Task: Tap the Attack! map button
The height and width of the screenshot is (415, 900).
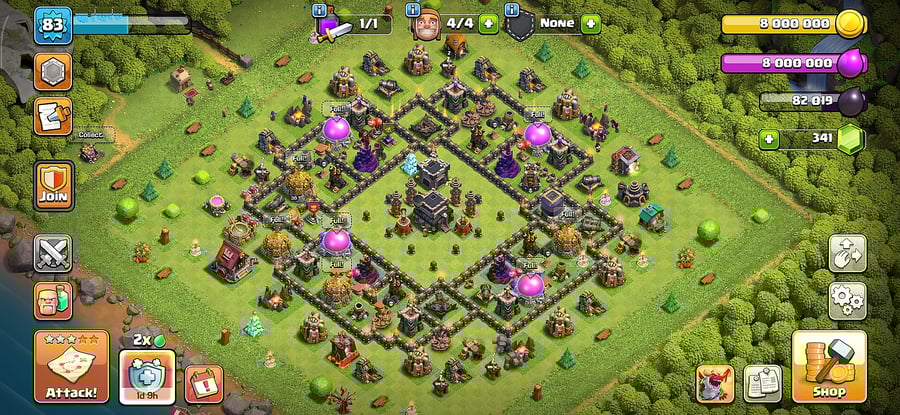Action: (x=71, y=368)
